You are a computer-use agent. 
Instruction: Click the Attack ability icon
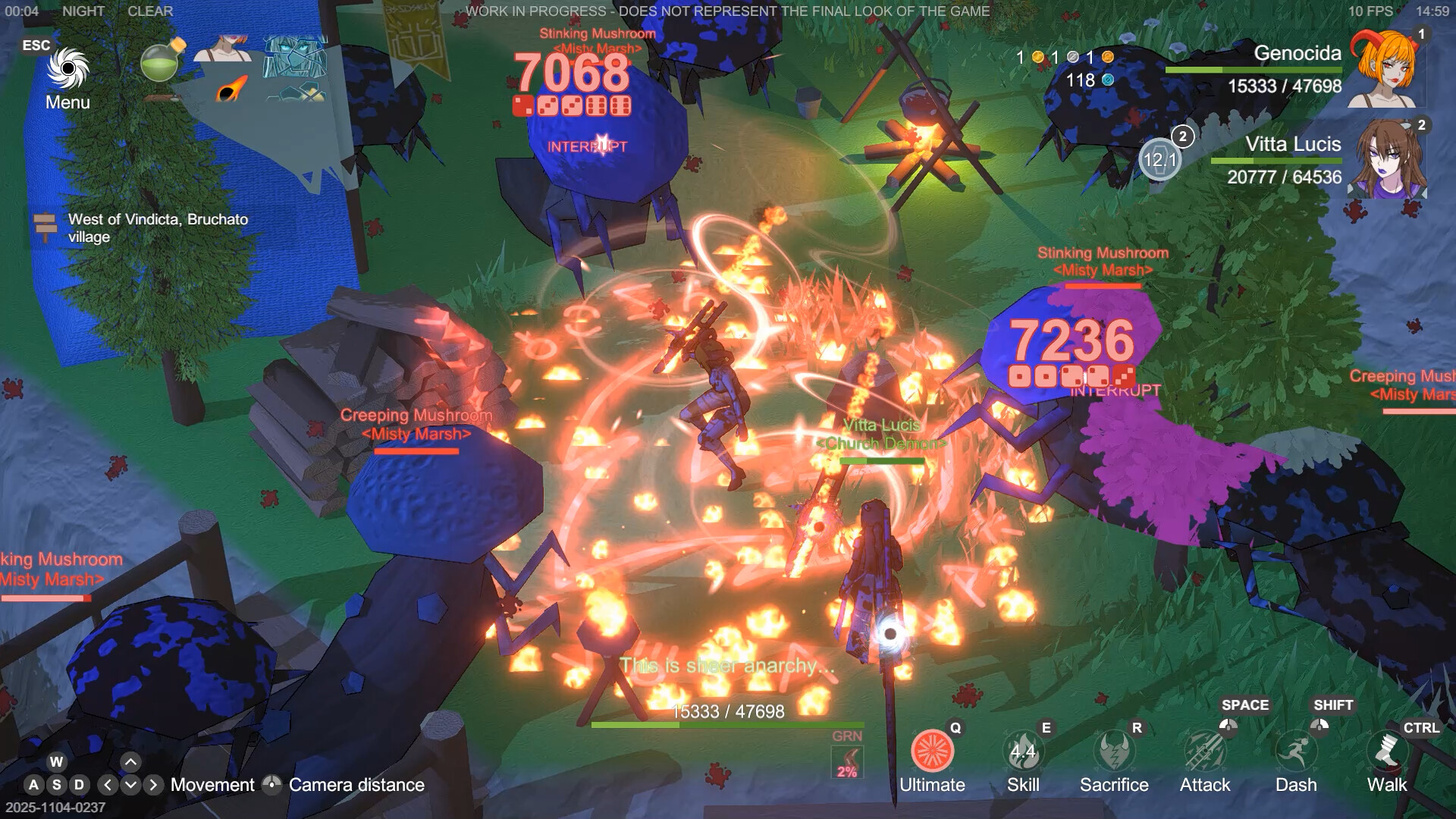(x=1205, y=752)
